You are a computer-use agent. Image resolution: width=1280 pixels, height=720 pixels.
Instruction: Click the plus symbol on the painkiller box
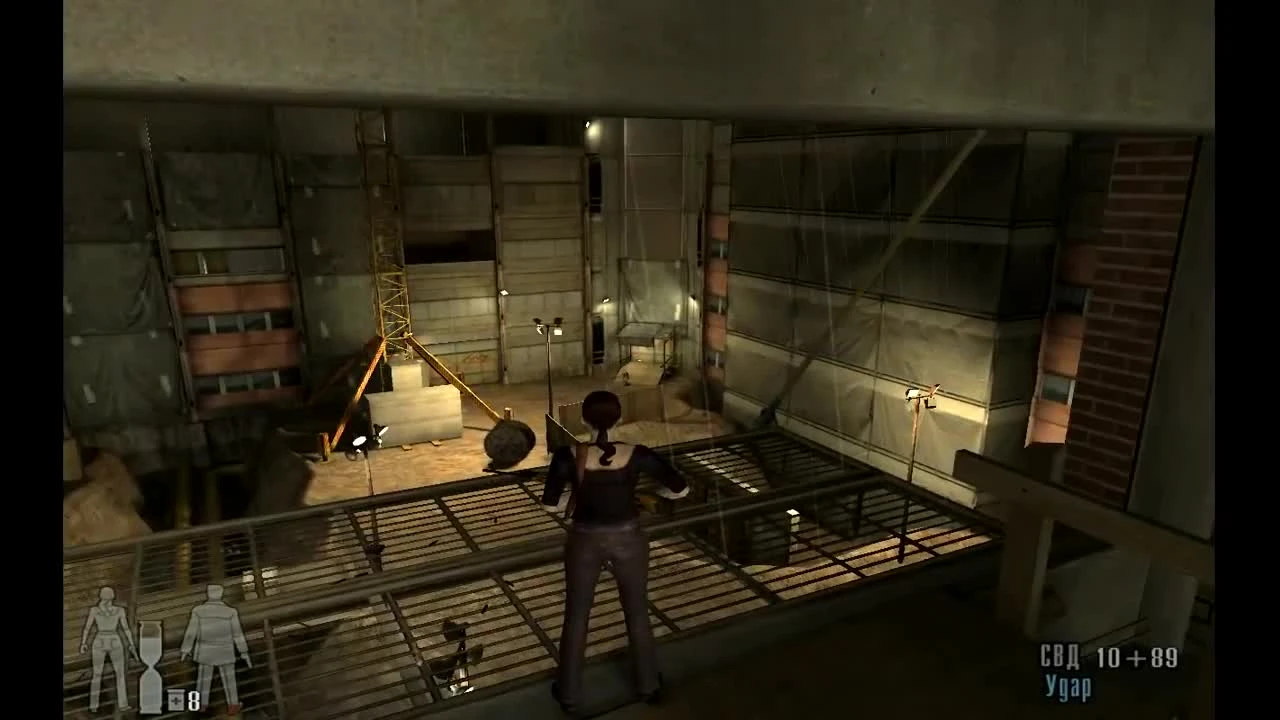177,700
